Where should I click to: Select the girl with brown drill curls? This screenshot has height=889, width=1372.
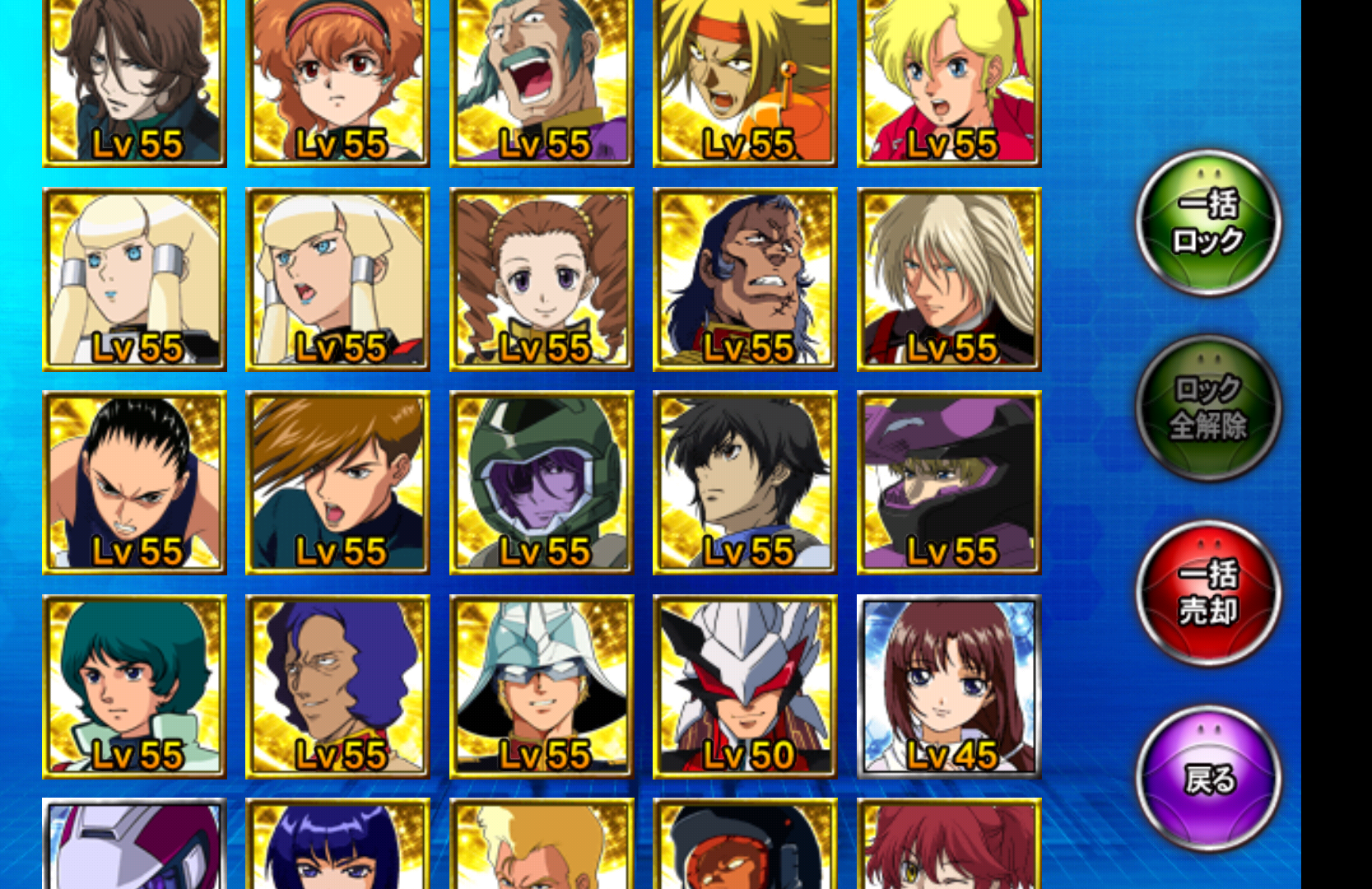click(542, 280)
